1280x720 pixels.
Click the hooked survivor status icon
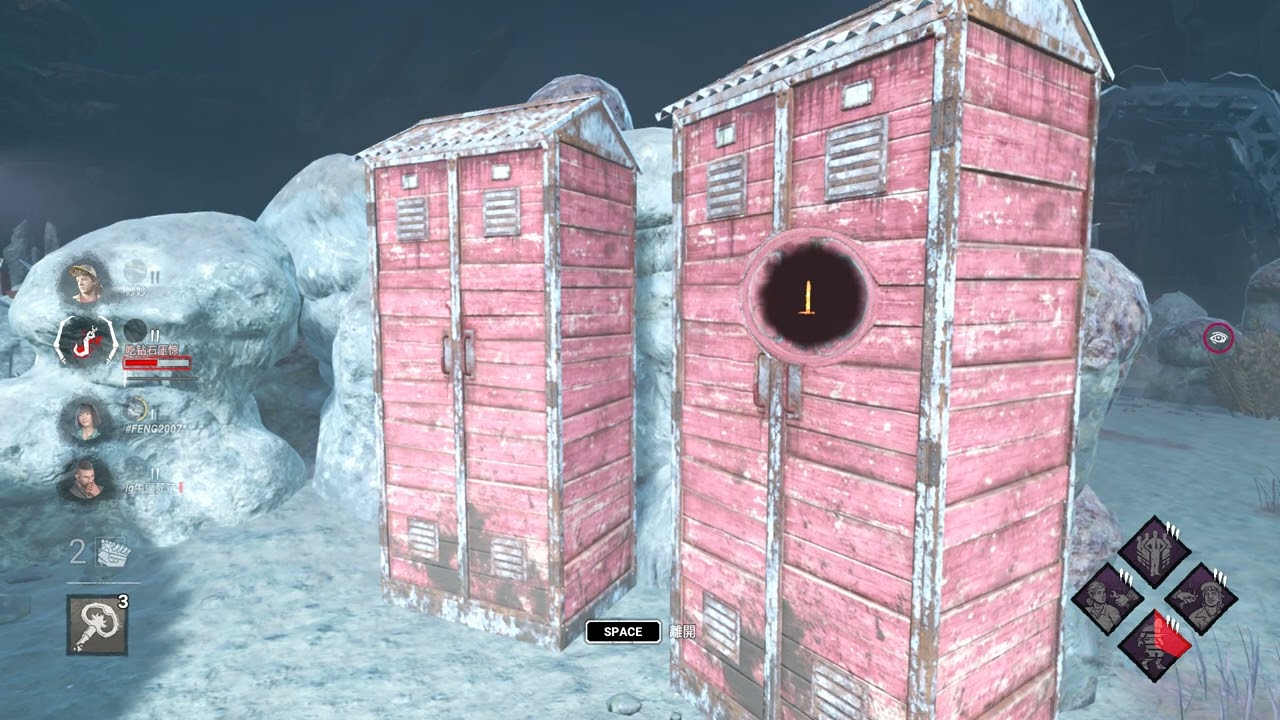[x=84, y=343]
